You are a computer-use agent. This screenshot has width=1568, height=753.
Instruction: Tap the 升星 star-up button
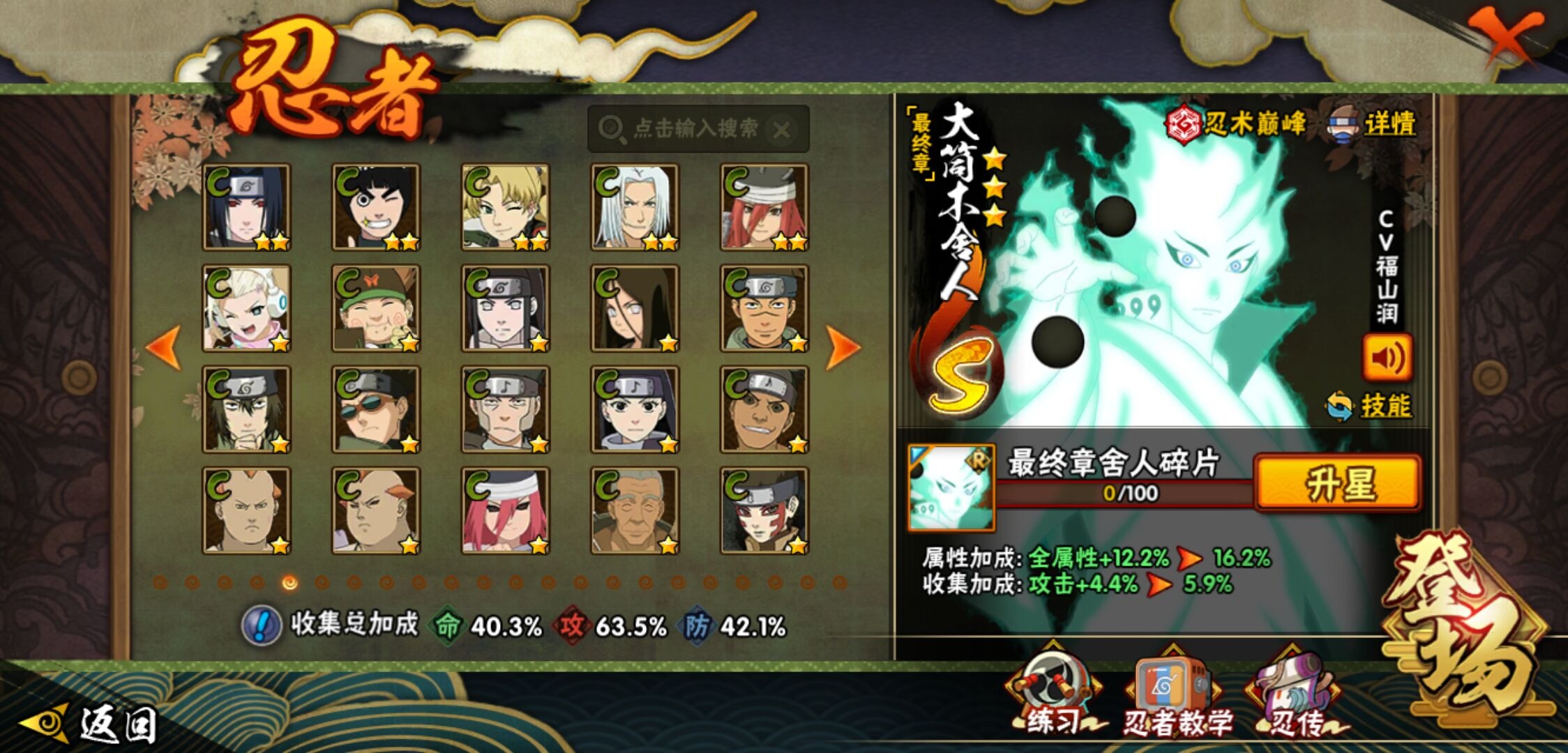pyautogui.click(x=1337, y=483)
